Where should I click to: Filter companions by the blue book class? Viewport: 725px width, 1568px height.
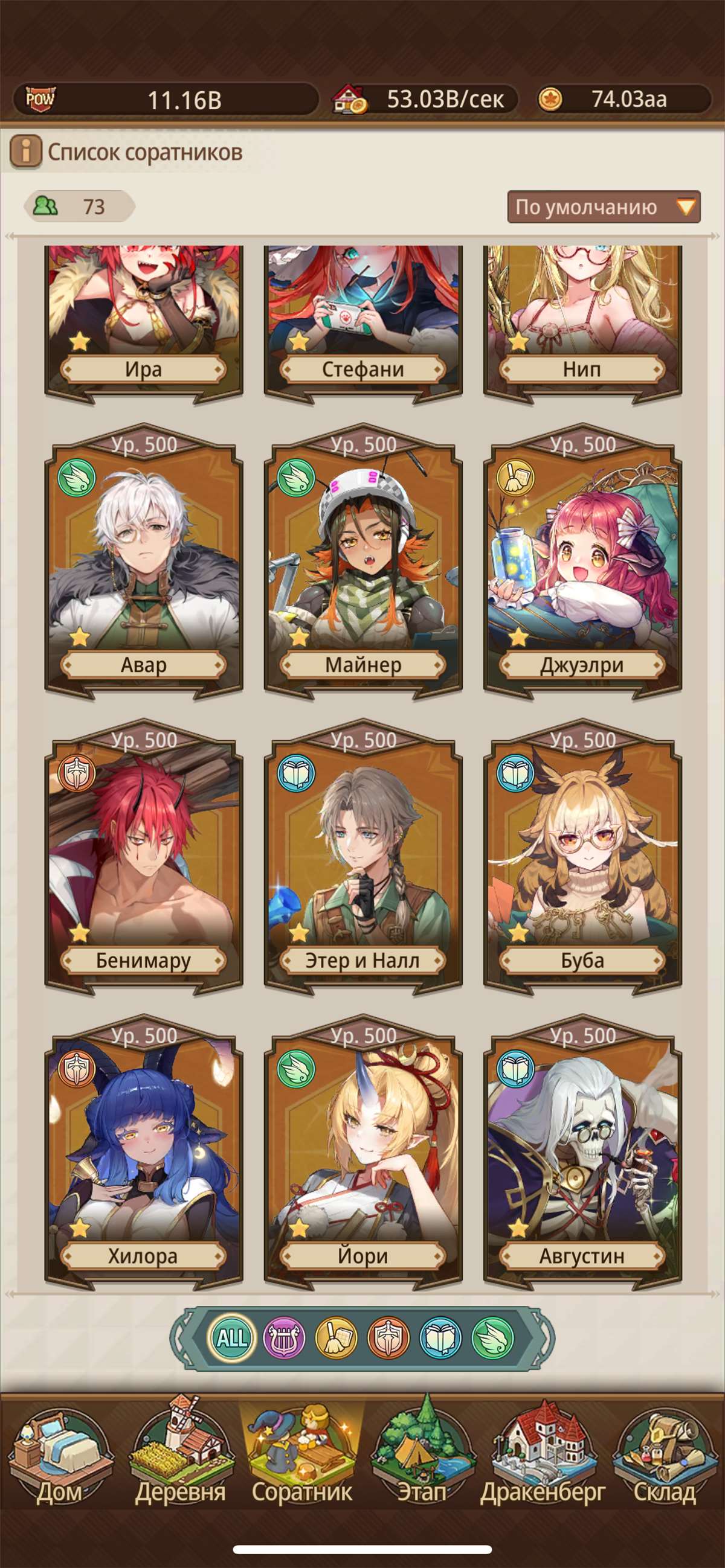[x=441, y=1337]
